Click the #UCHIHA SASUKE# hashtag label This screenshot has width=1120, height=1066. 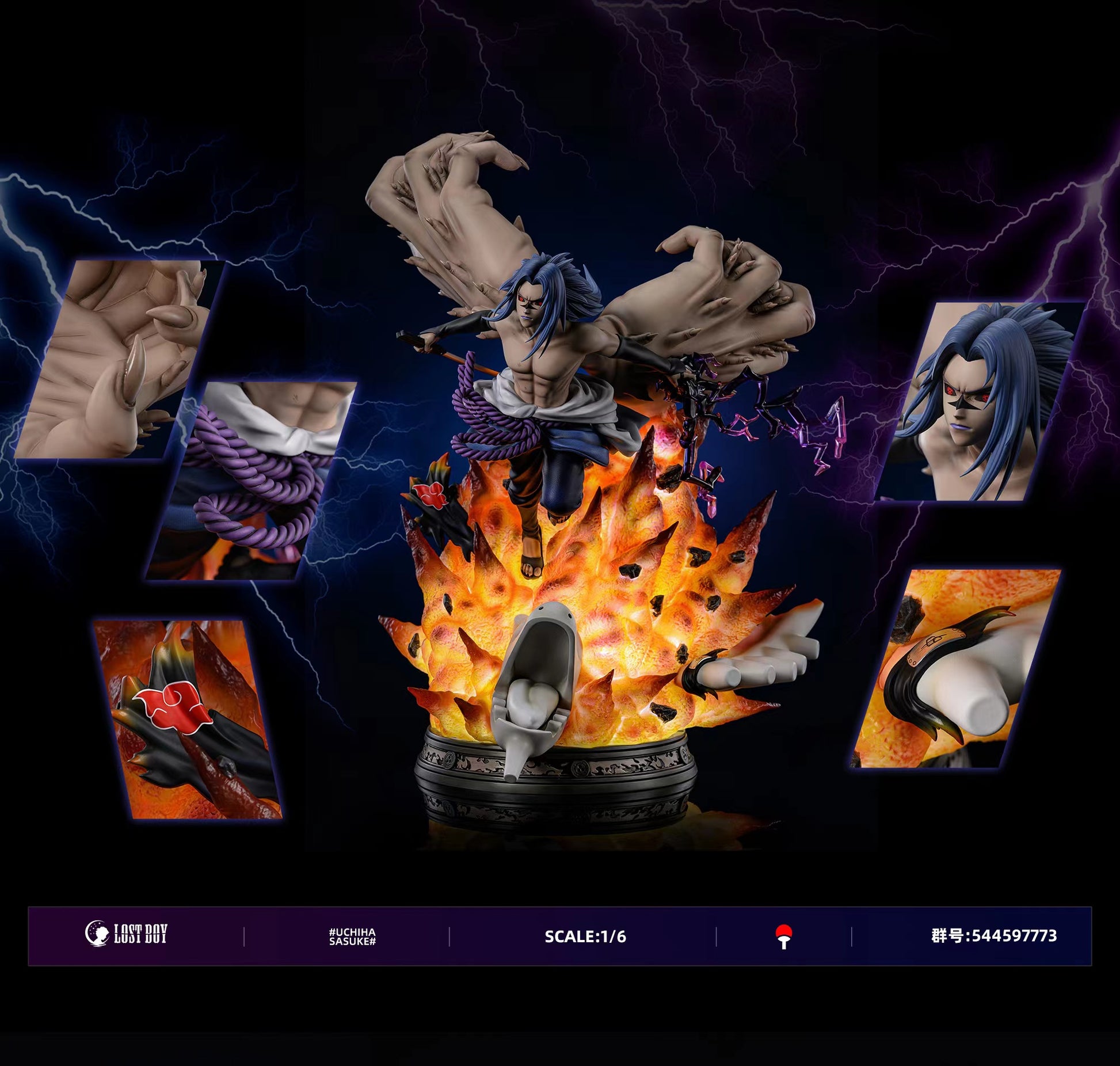[352, 936]
